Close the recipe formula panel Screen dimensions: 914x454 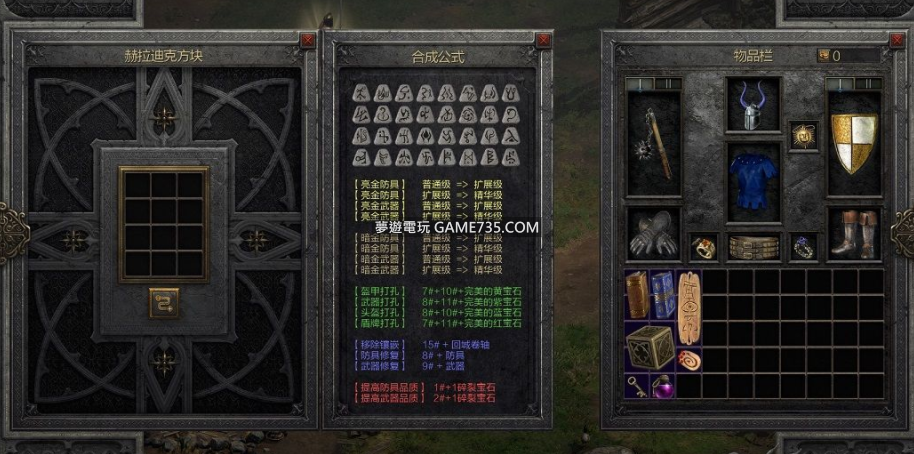pos(543,40)
